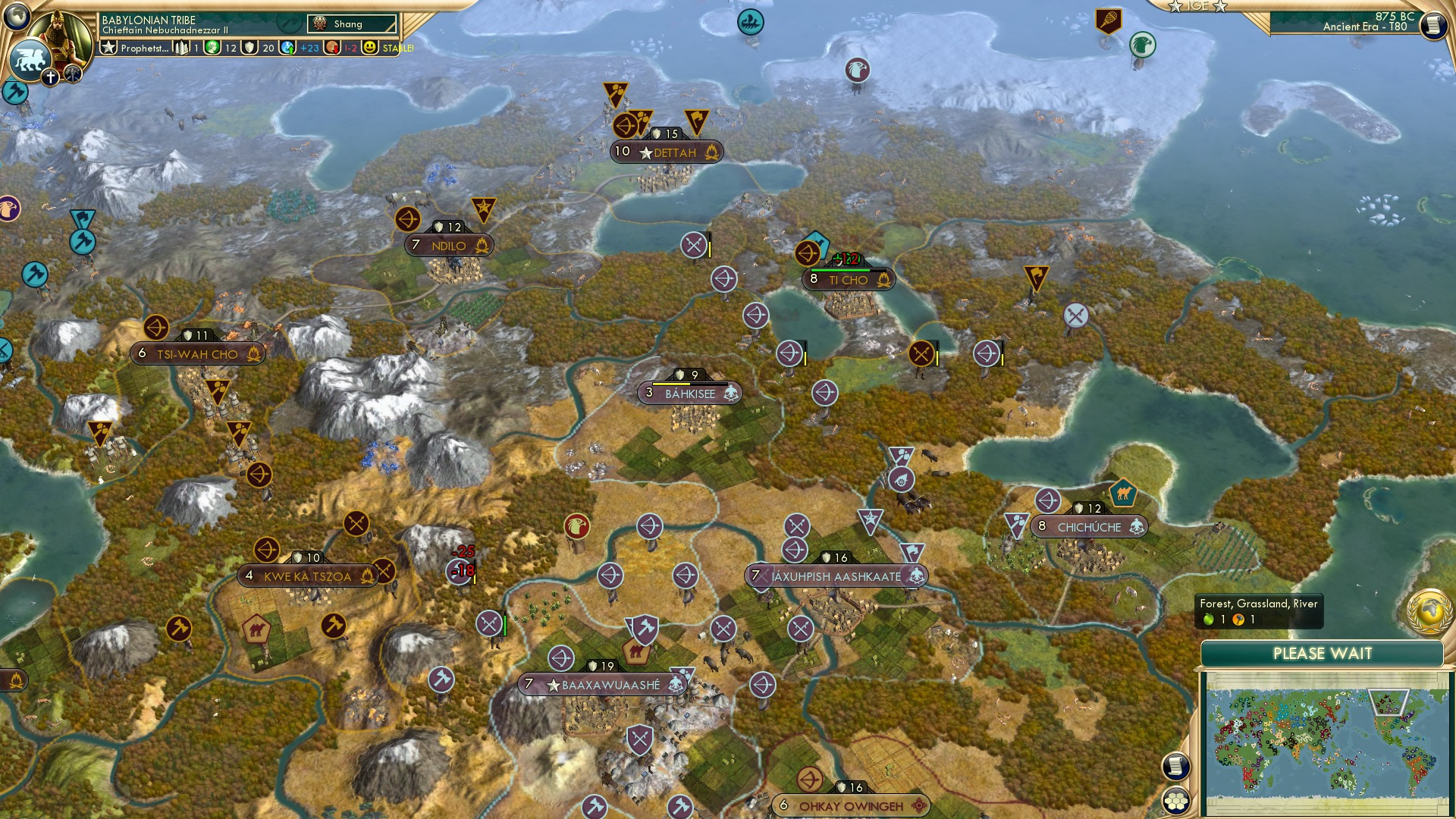Select the Ohkay Owingeh city banner
Viewport: 1456px width, 819px height.
[851, 806]
